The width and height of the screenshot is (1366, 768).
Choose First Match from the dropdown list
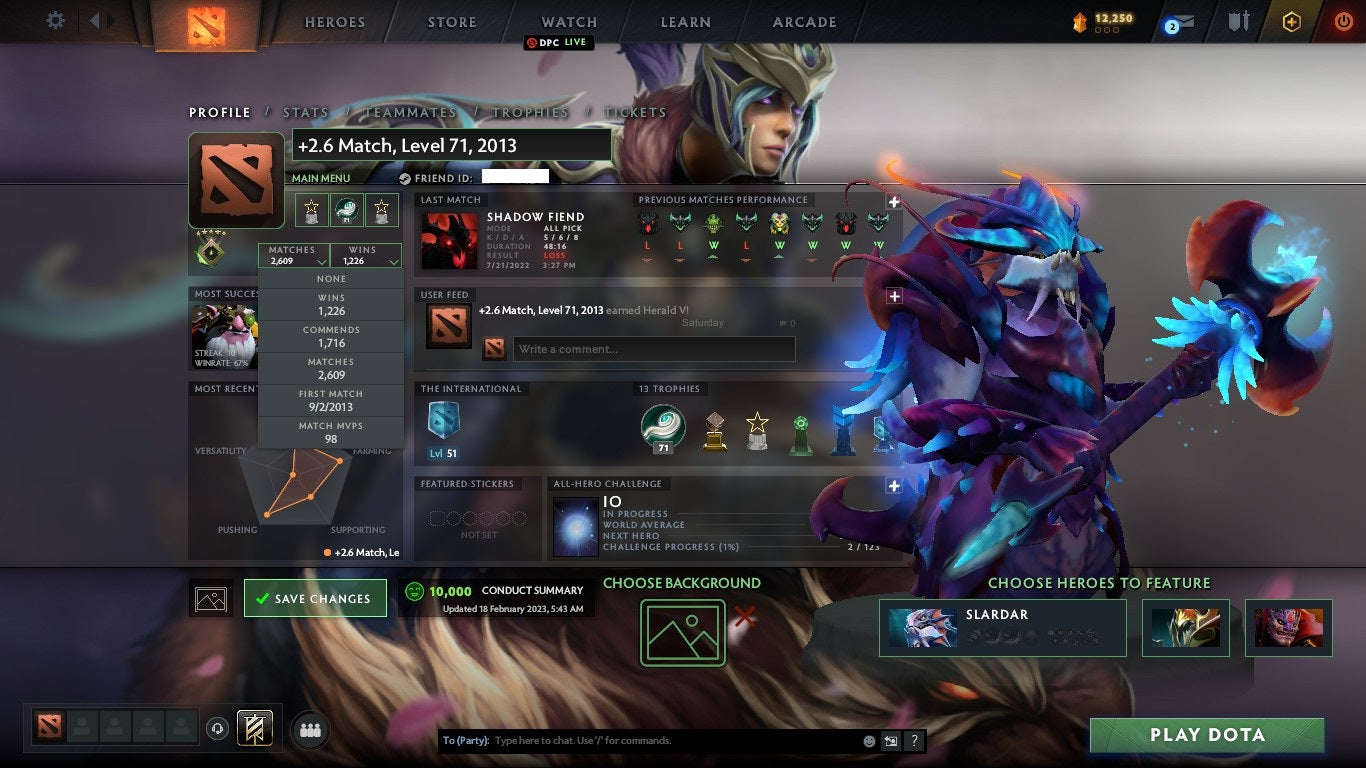point(331,400)
